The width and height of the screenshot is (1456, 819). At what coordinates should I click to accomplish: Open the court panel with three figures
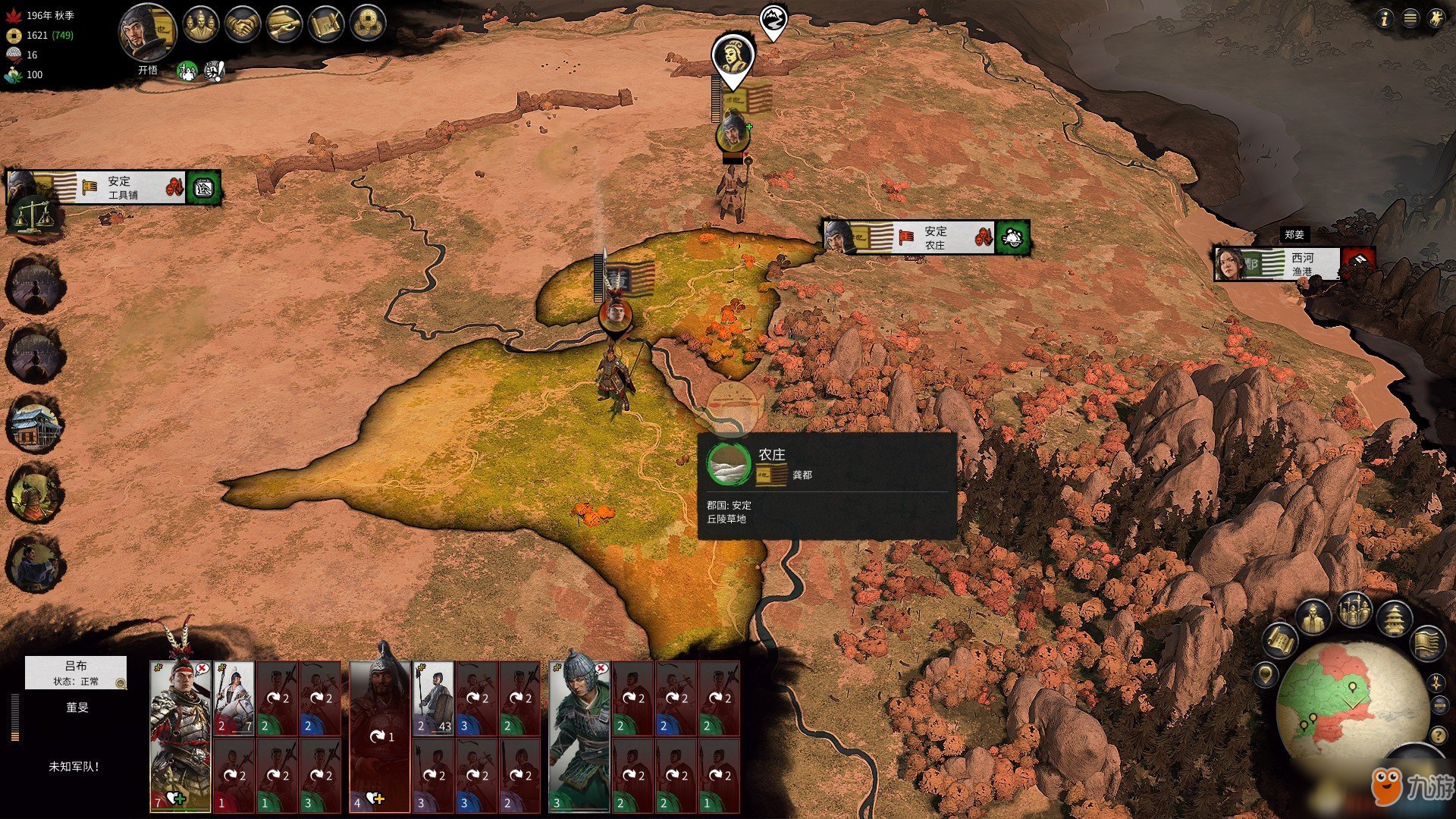(200, 25)
